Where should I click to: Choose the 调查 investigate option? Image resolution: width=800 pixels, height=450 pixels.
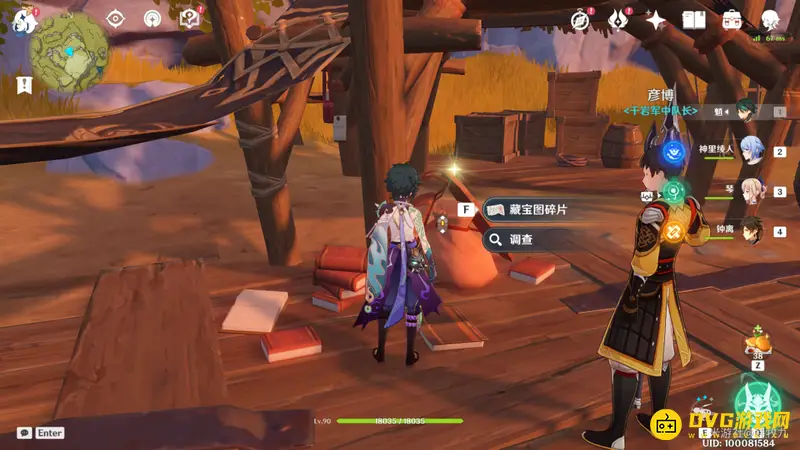tap(528, 240)
